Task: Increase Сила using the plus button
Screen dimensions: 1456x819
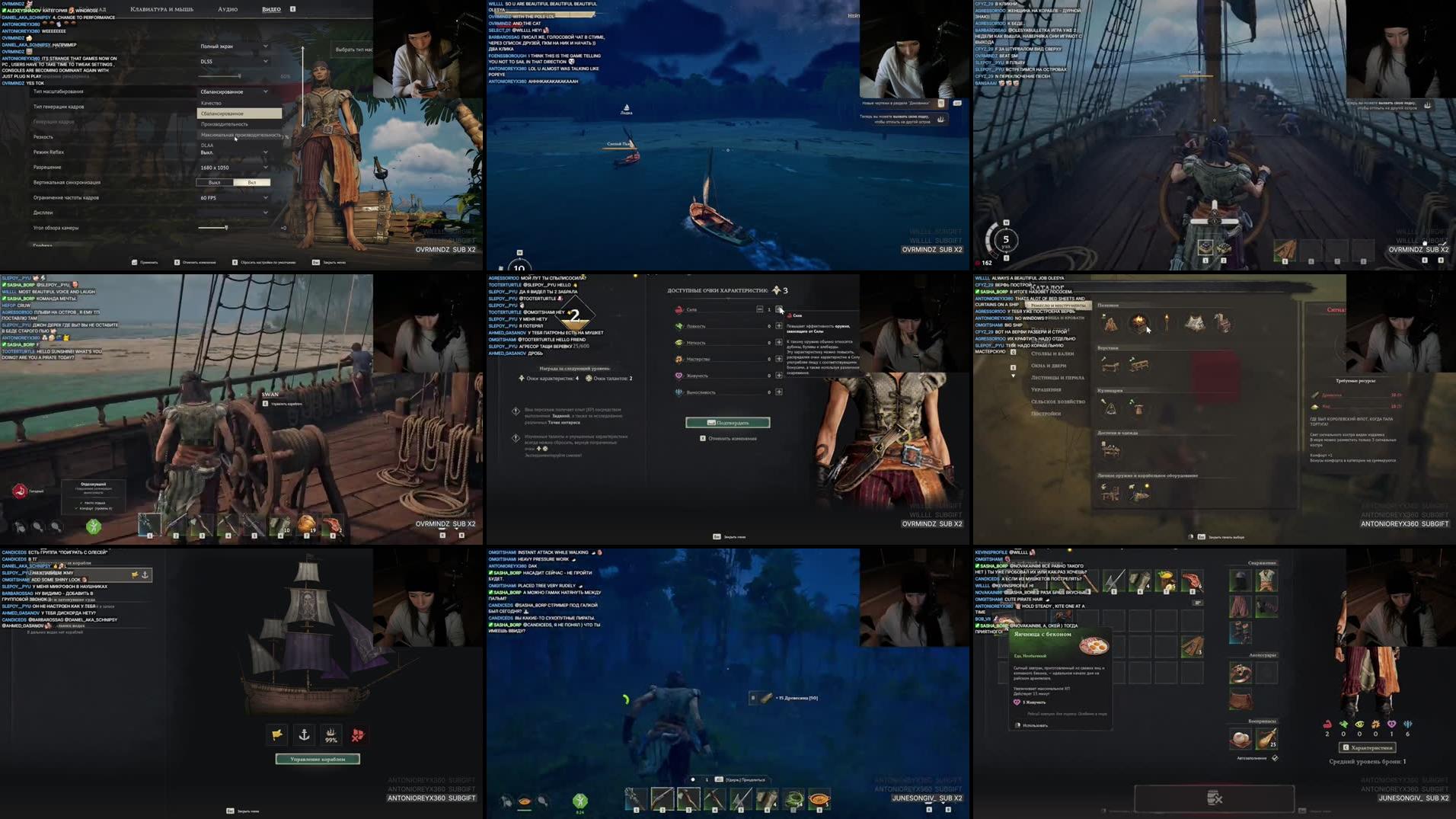Action: pyautogui.click(x=779, y=309)
